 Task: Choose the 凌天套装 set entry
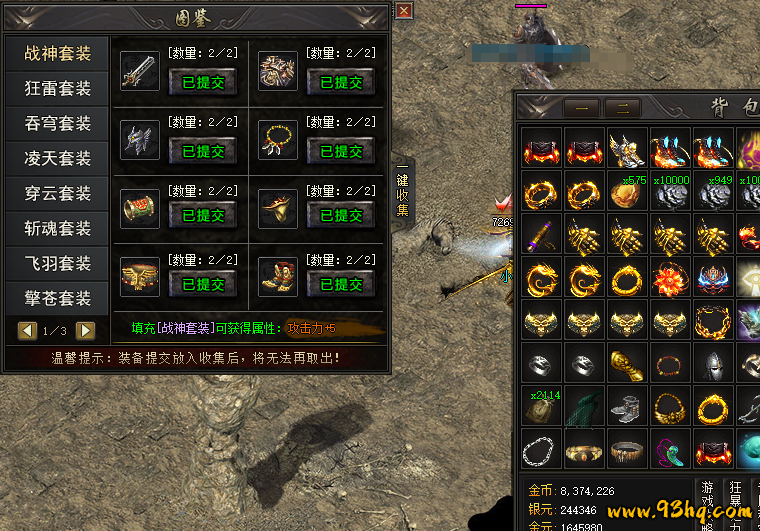point(58,158)
